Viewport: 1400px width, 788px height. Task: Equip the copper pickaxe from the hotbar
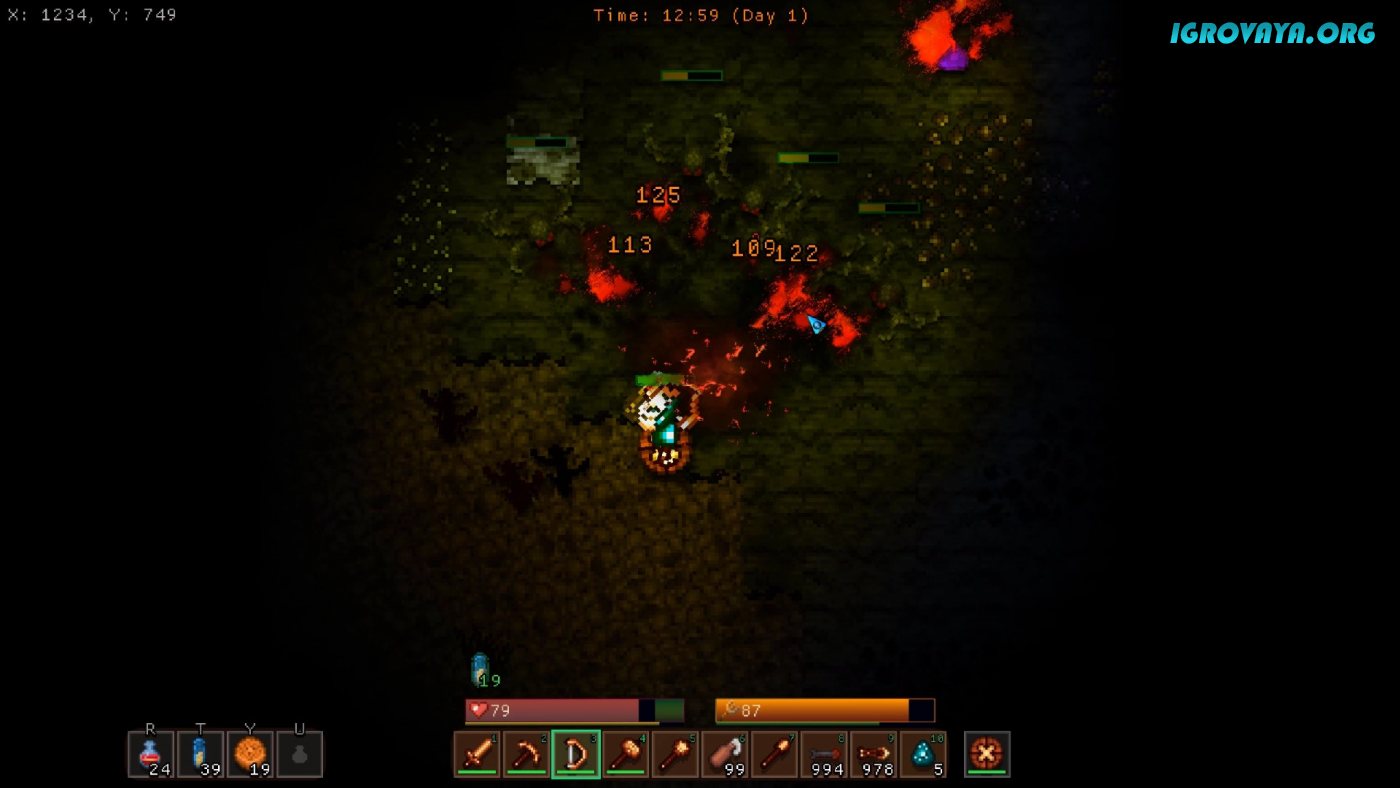coord(527,754)
